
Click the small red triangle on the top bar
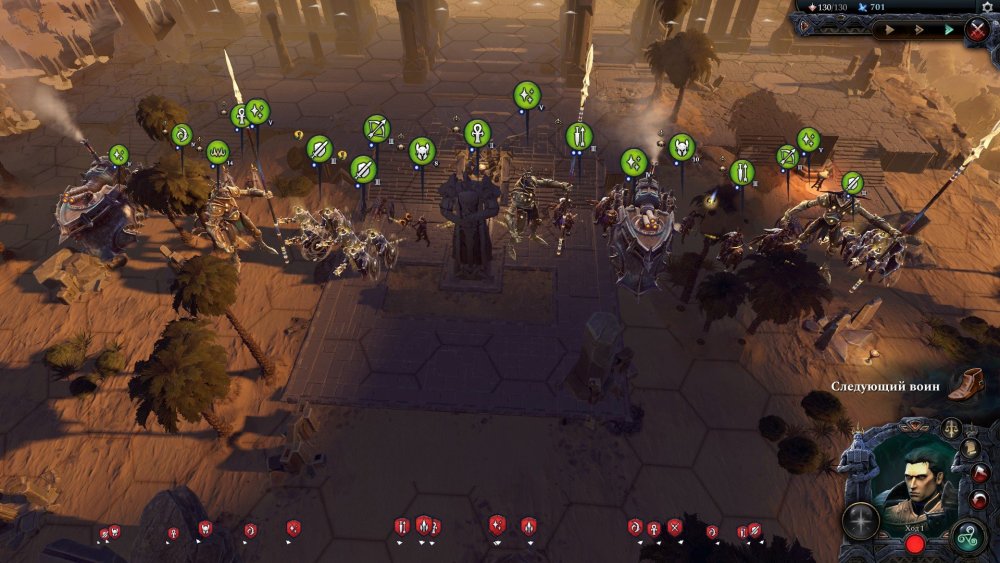803,27
